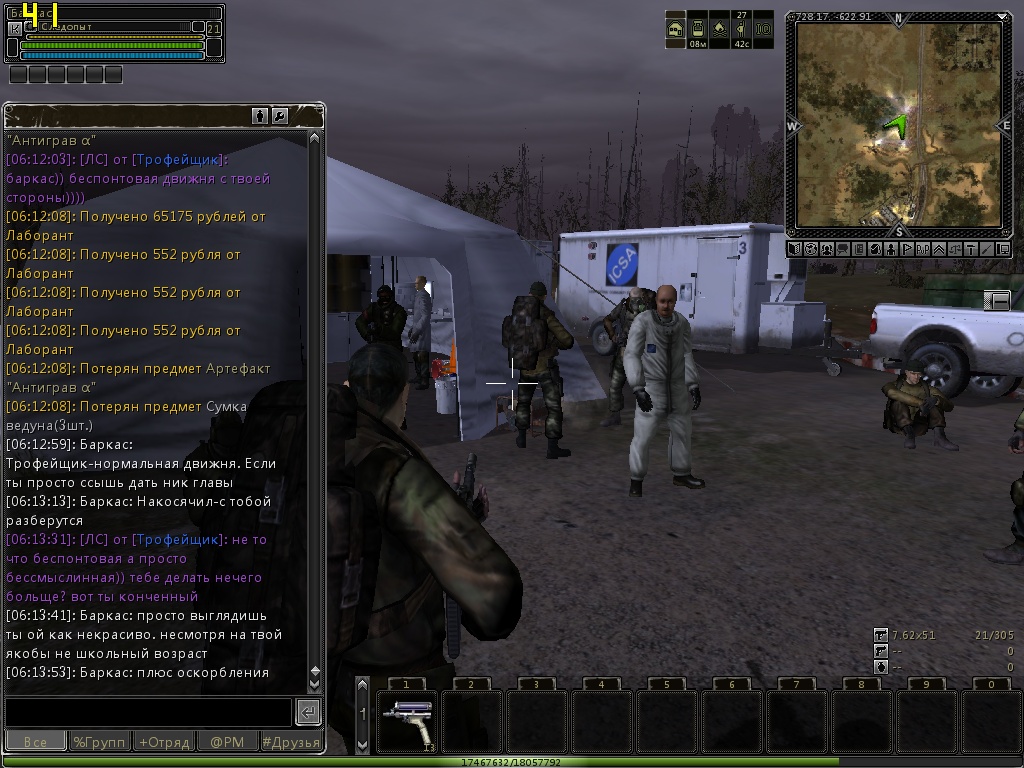Click the "К" button in the player panel
The image size is (1024, 768).
(14, 29)
